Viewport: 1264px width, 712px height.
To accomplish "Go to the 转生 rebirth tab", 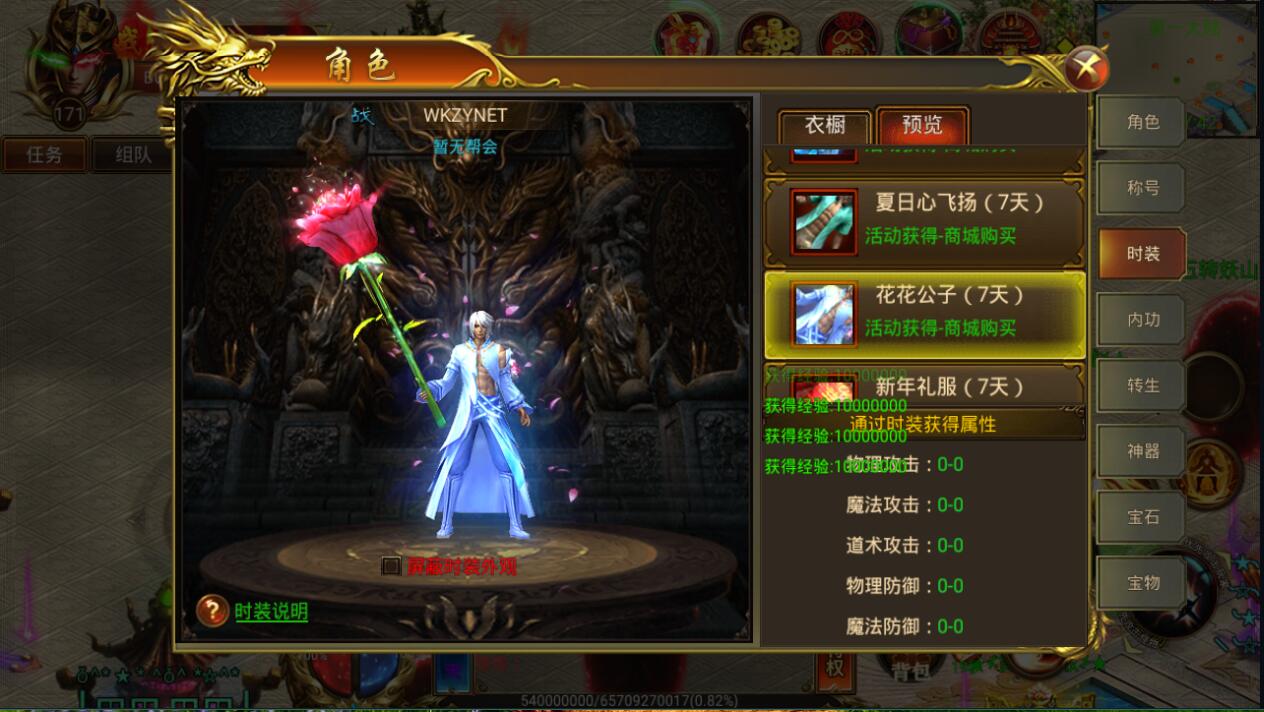I will pyautogui.click(x=1142, y=386).
